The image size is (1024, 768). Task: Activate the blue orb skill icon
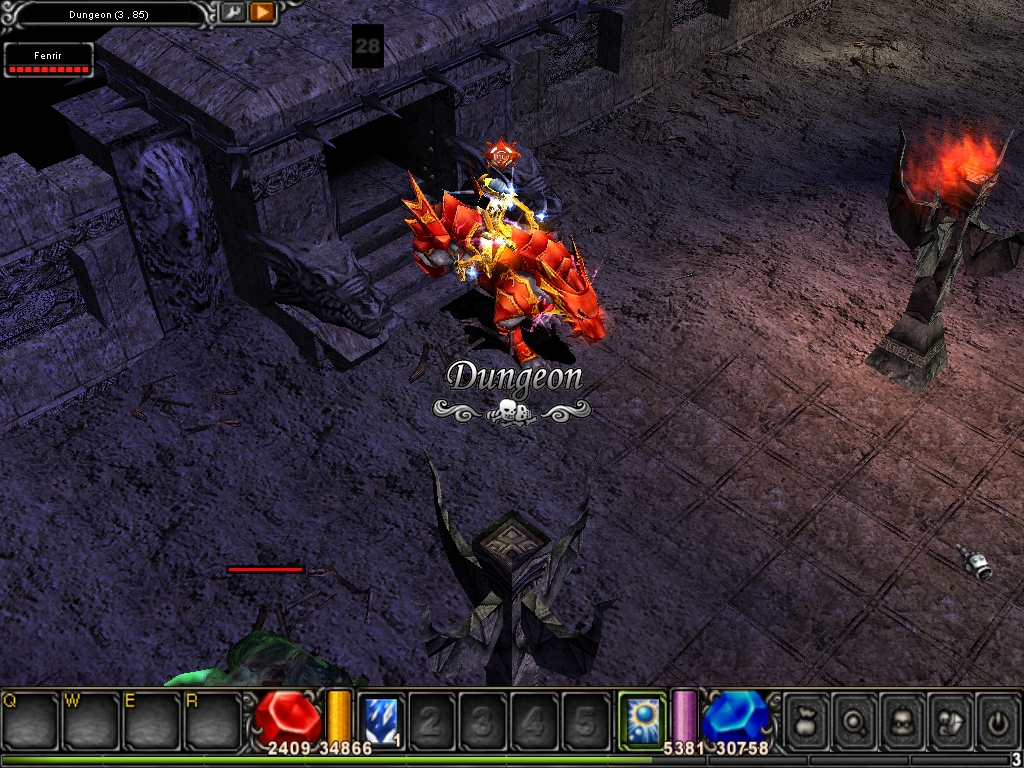coord(642,720)
